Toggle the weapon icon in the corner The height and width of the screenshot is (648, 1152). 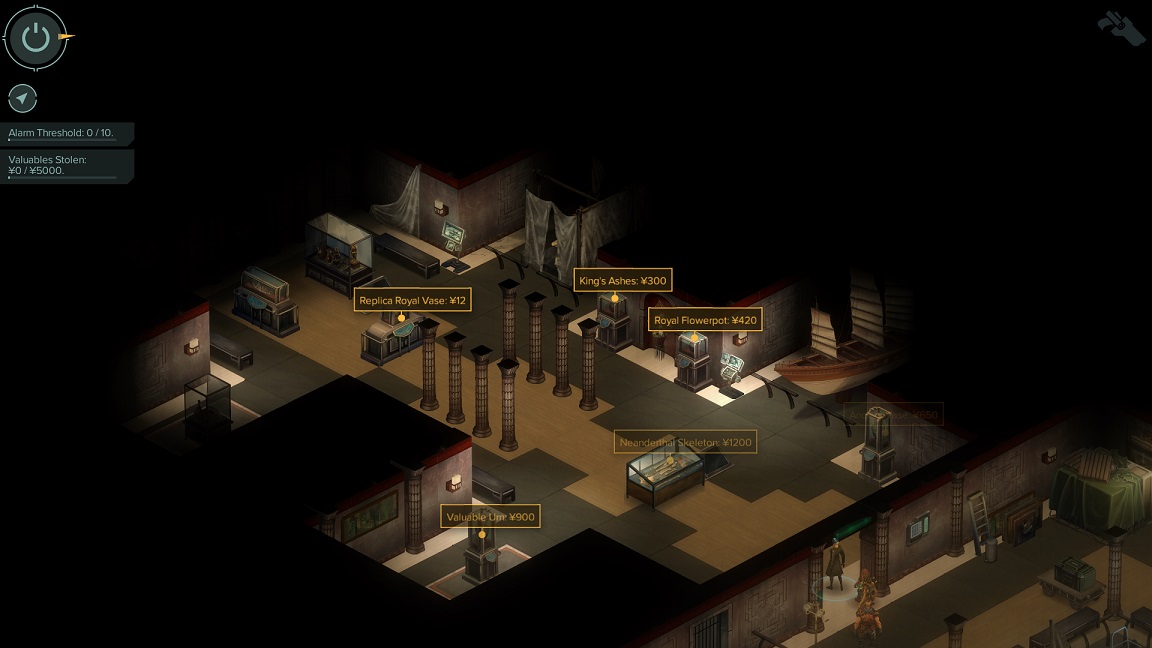pos(1120,27)
